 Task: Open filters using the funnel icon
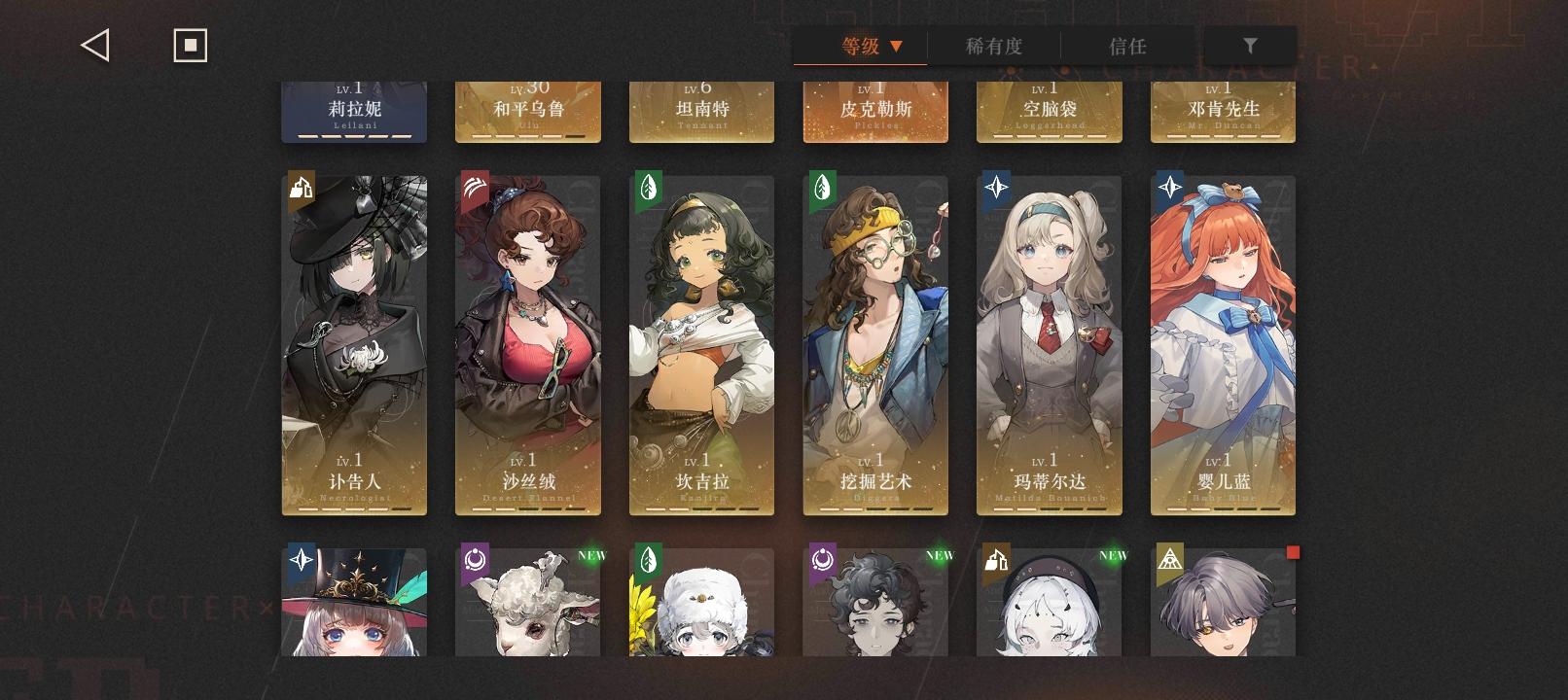click(x=1250, y=44)
